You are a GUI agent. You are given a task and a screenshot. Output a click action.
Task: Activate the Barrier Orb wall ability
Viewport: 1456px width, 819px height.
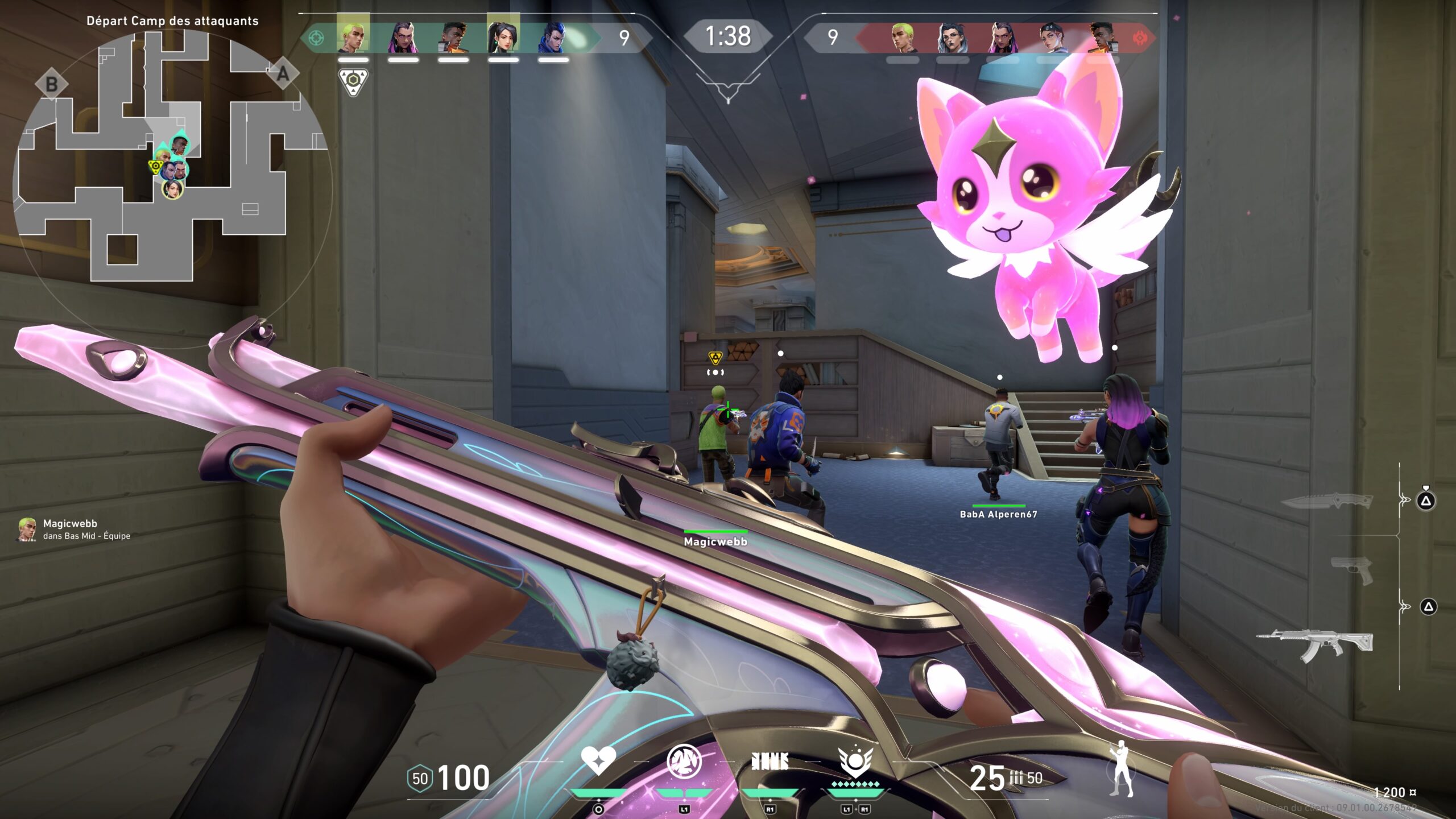pos(770,761)
